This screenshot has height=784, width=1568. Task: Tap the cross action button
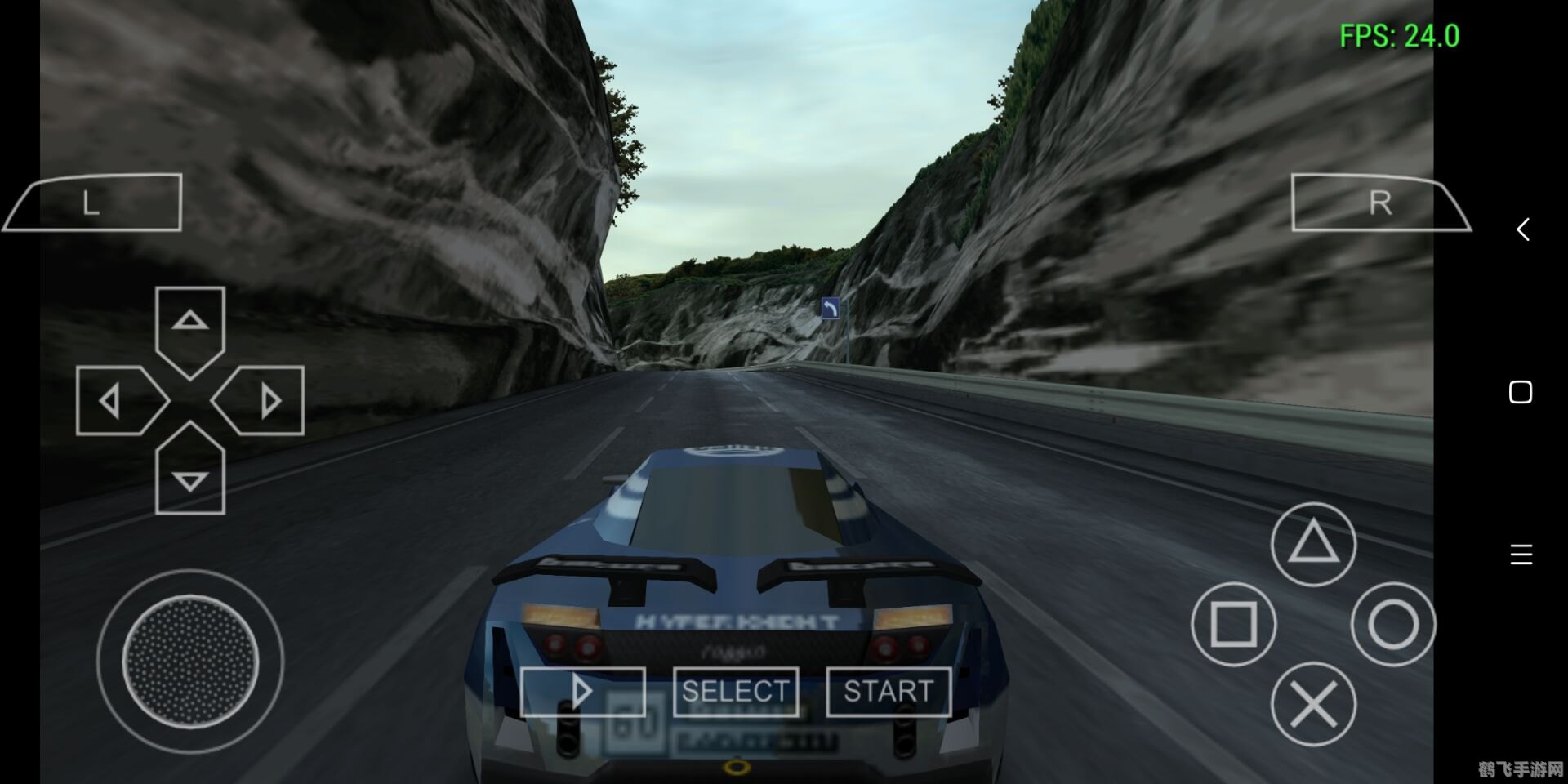[1313, 704]
